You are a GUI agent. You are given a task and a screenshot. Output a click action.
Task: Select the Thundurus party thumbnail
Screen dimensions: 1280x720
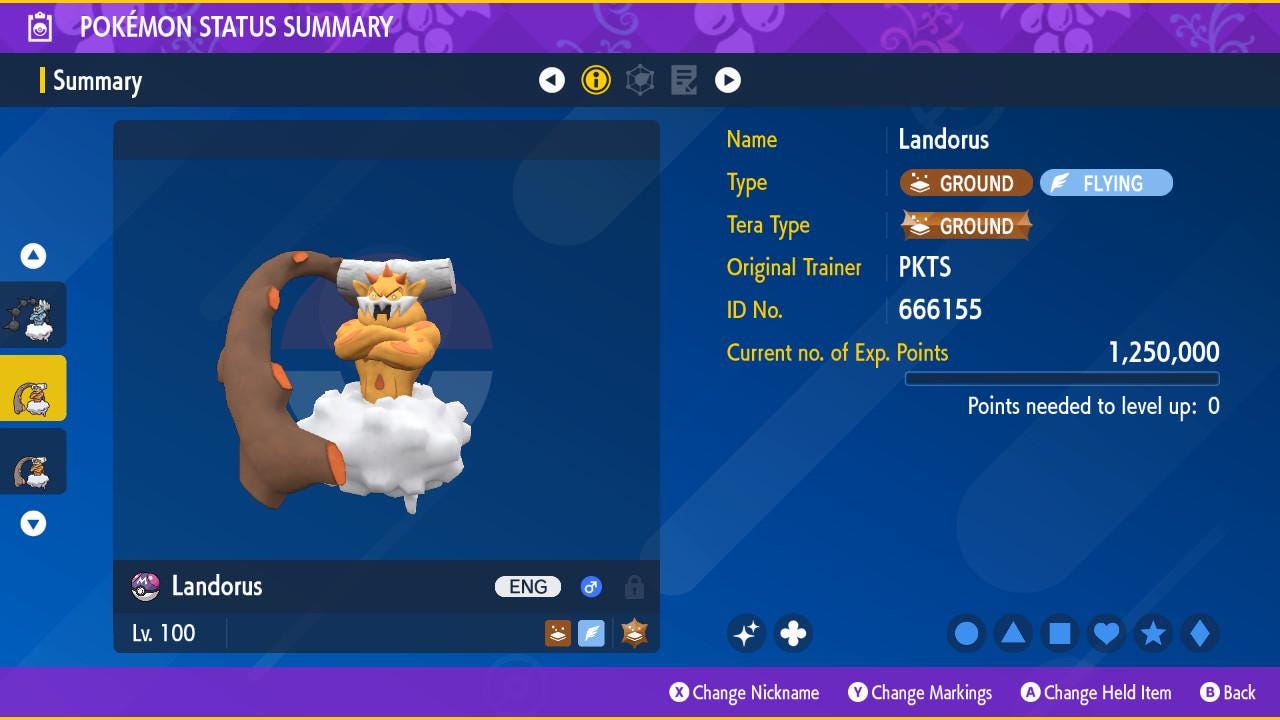click(33, 315)
